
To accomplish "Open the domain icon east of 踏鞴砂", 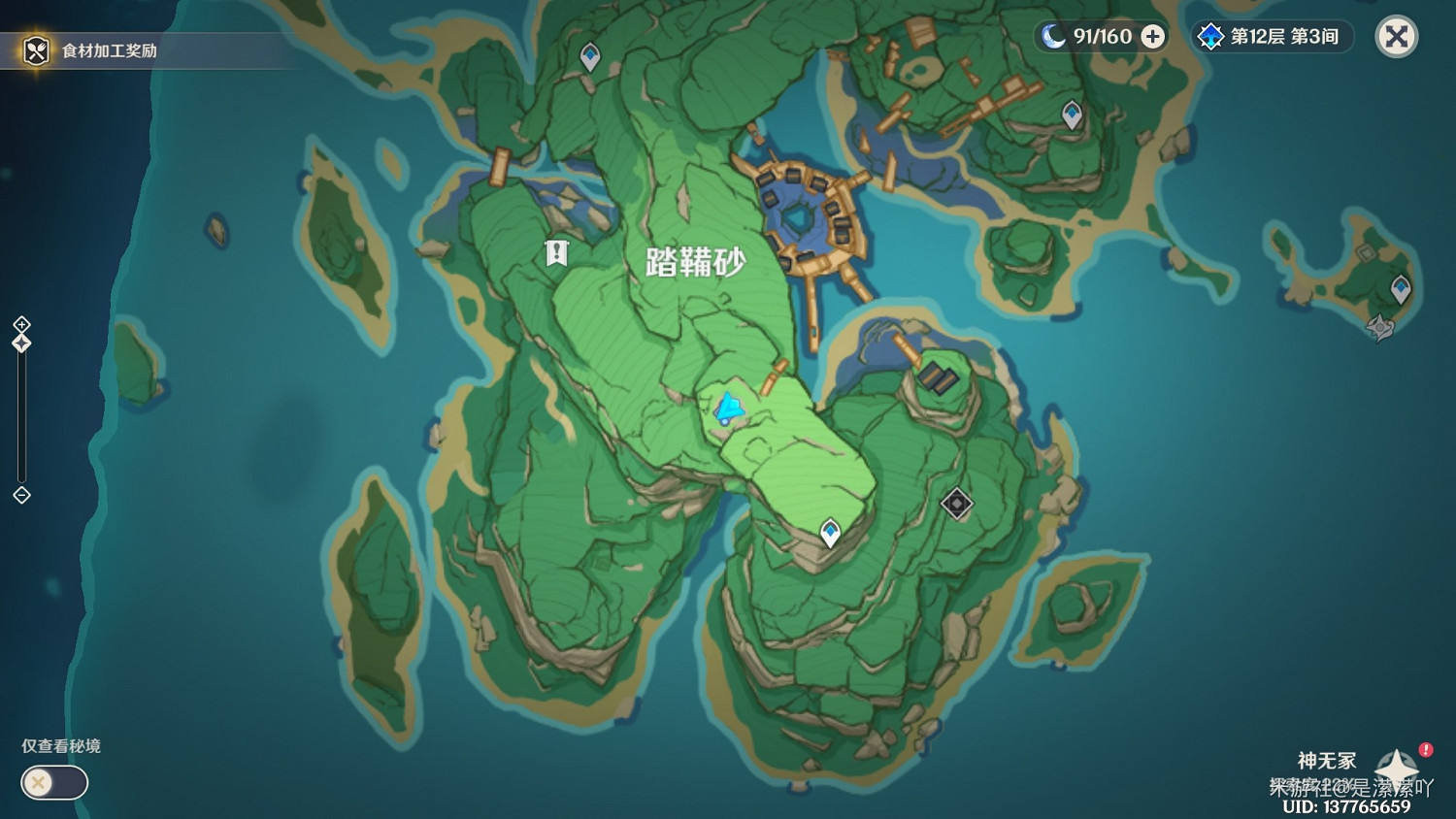I will tap(957, 504).
